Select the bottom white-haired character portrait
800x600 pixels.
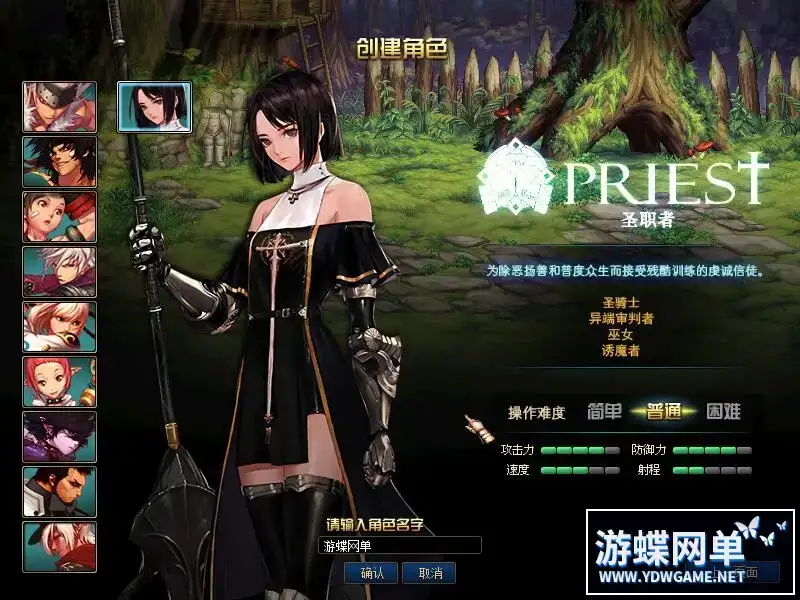60,547
